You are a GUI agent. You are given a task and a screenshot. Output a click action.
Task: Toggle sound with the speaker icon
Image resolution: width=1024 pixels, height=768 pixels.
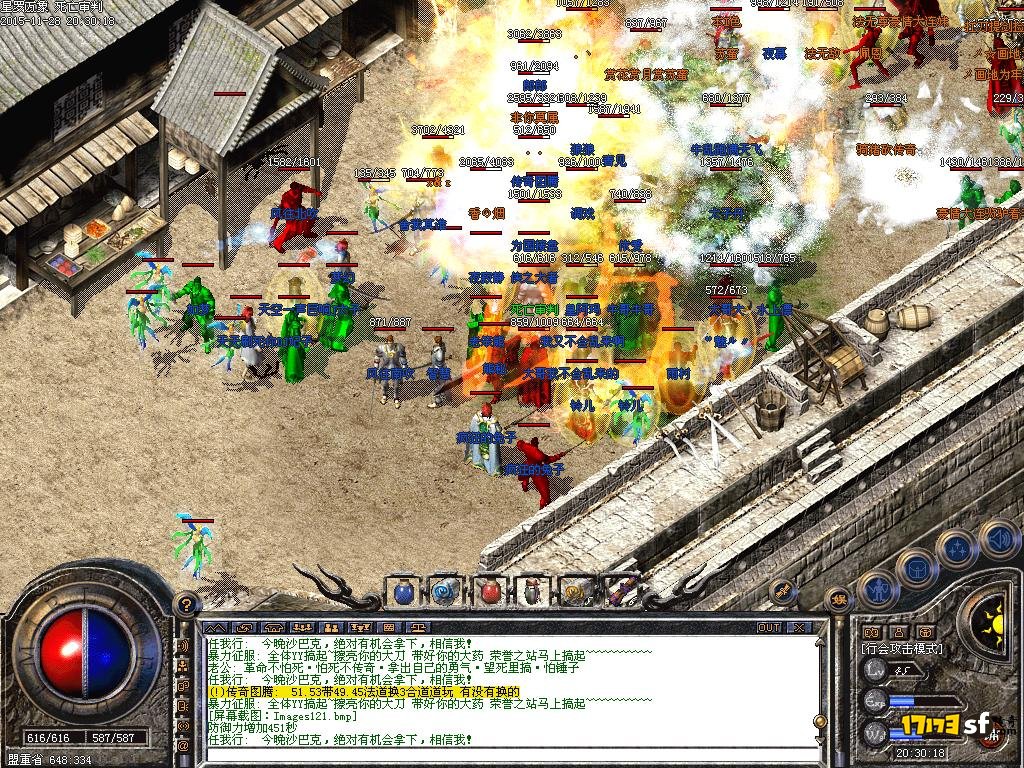click(998, 540)
